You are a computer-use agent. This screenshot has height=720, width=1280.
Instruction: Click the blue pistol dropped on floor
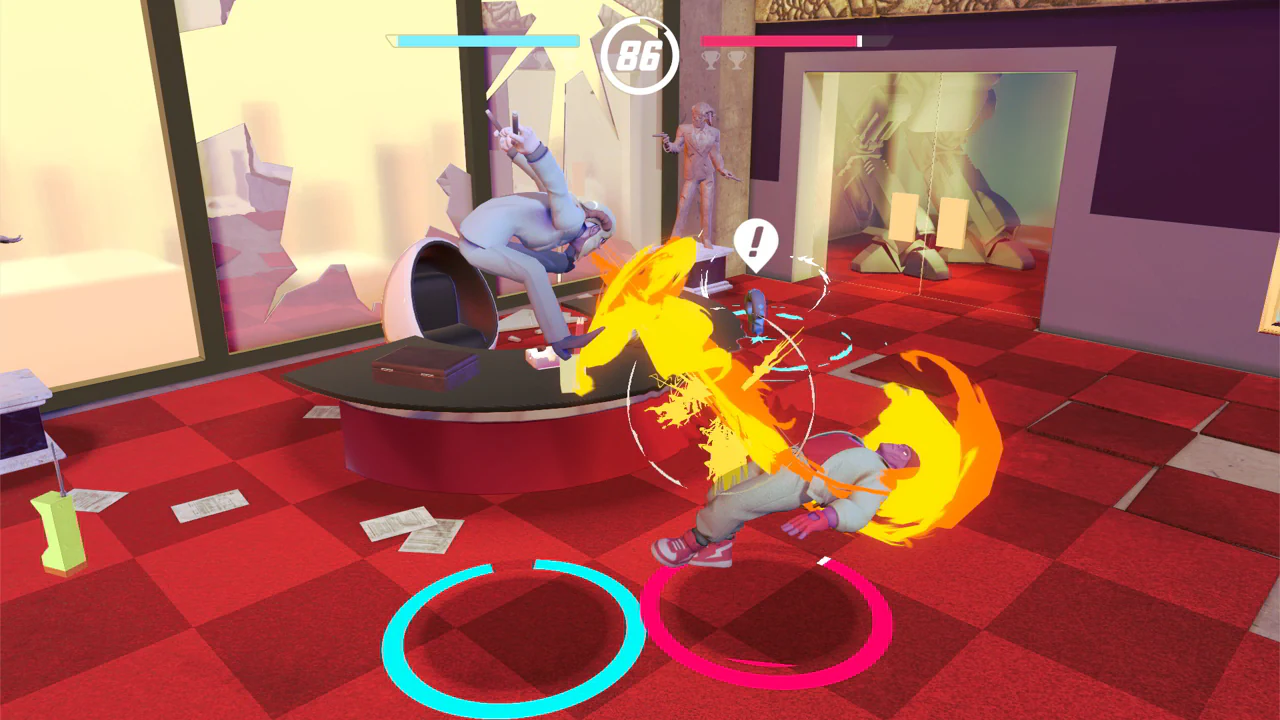tap(755, 308)
